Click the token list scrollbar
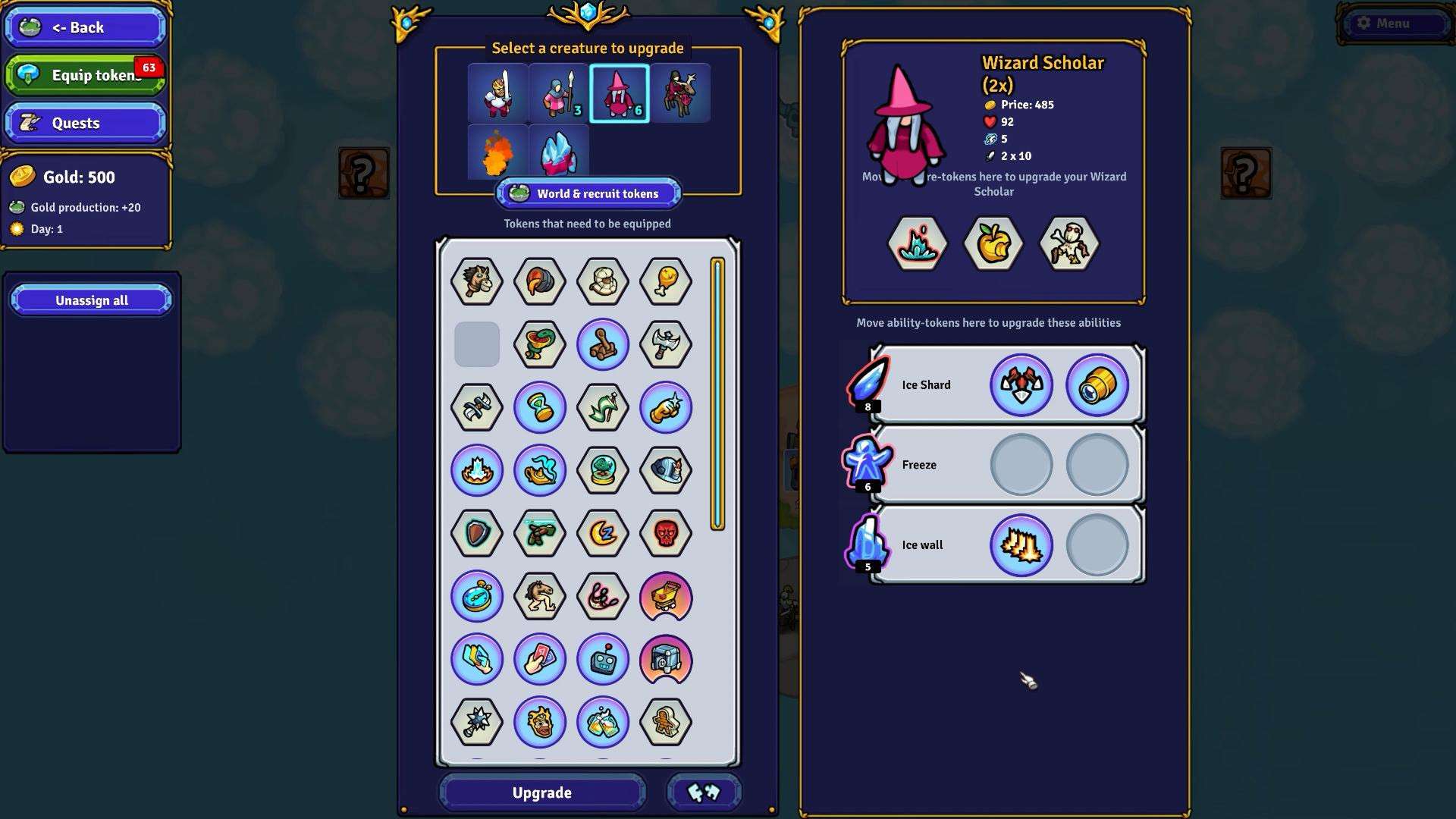The height and width of the screenshot is (819, 1456). coord(717,394)
